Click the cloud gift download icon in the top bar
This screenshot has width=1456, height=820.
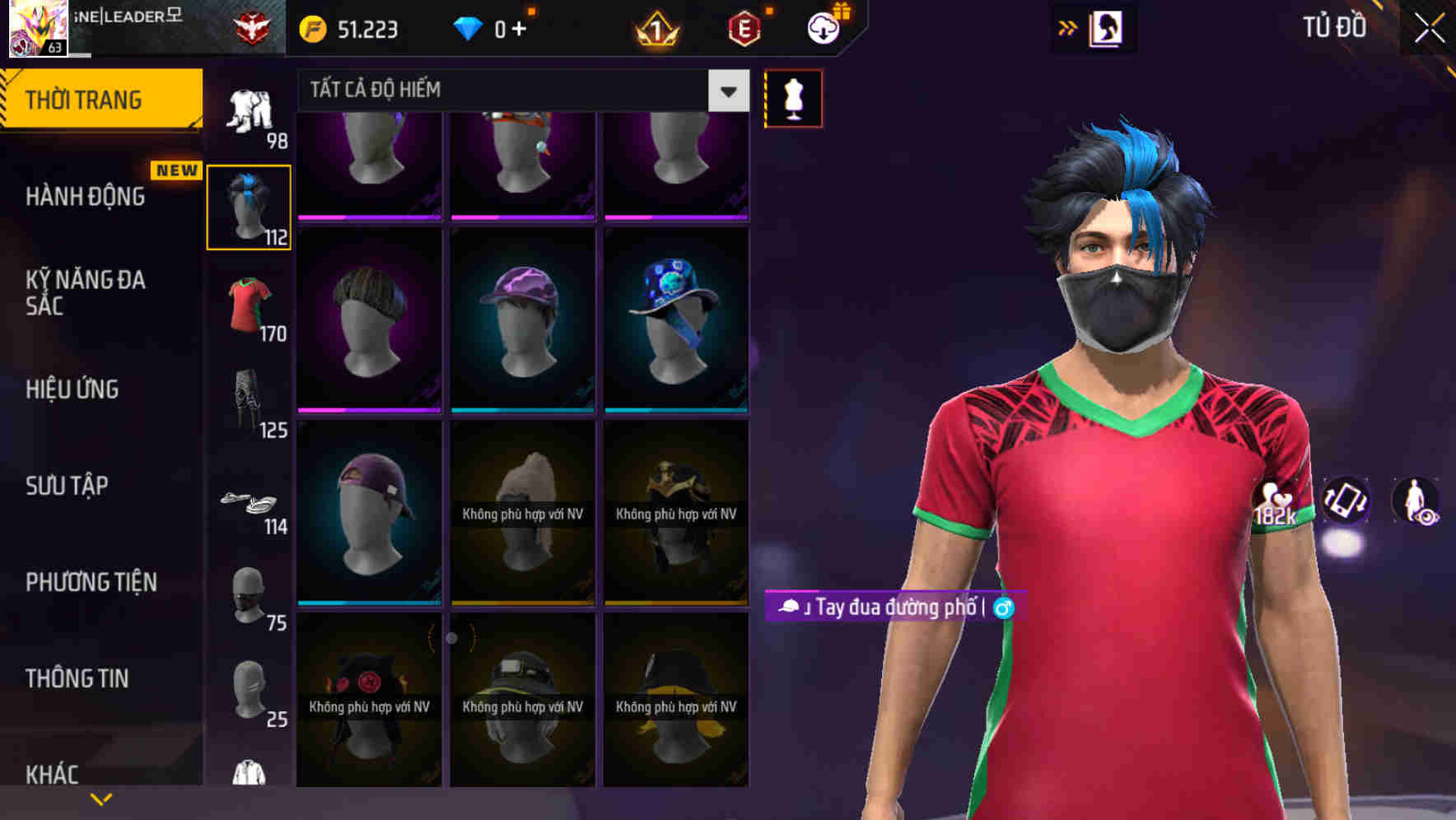pyautogui.click(x=823, y=26)
